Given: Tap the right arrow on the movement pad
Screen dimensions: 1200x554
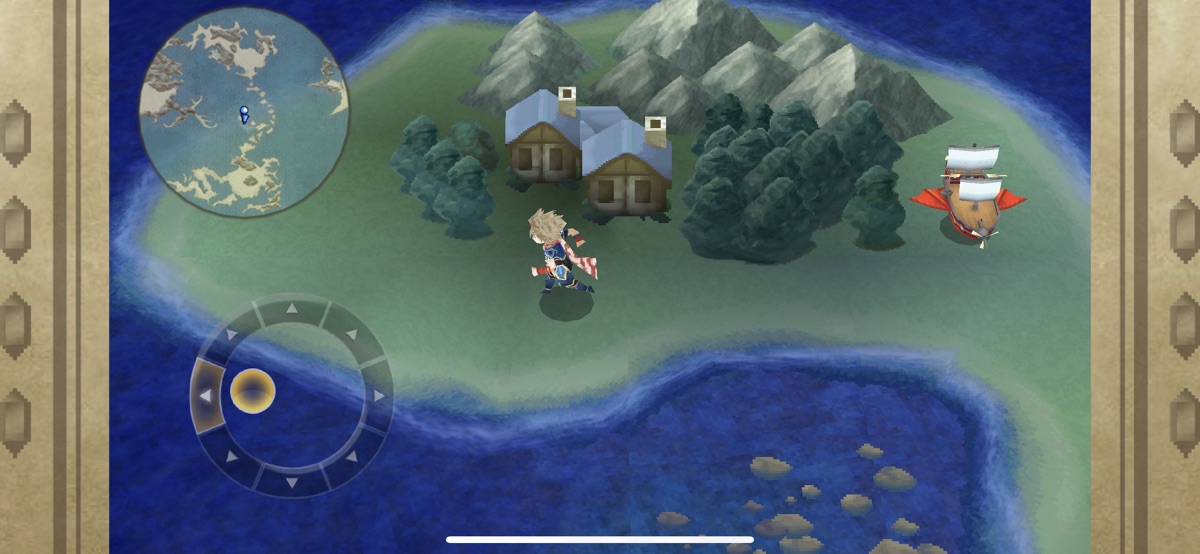Looking at the screenshot, I should tap(378, 396).
